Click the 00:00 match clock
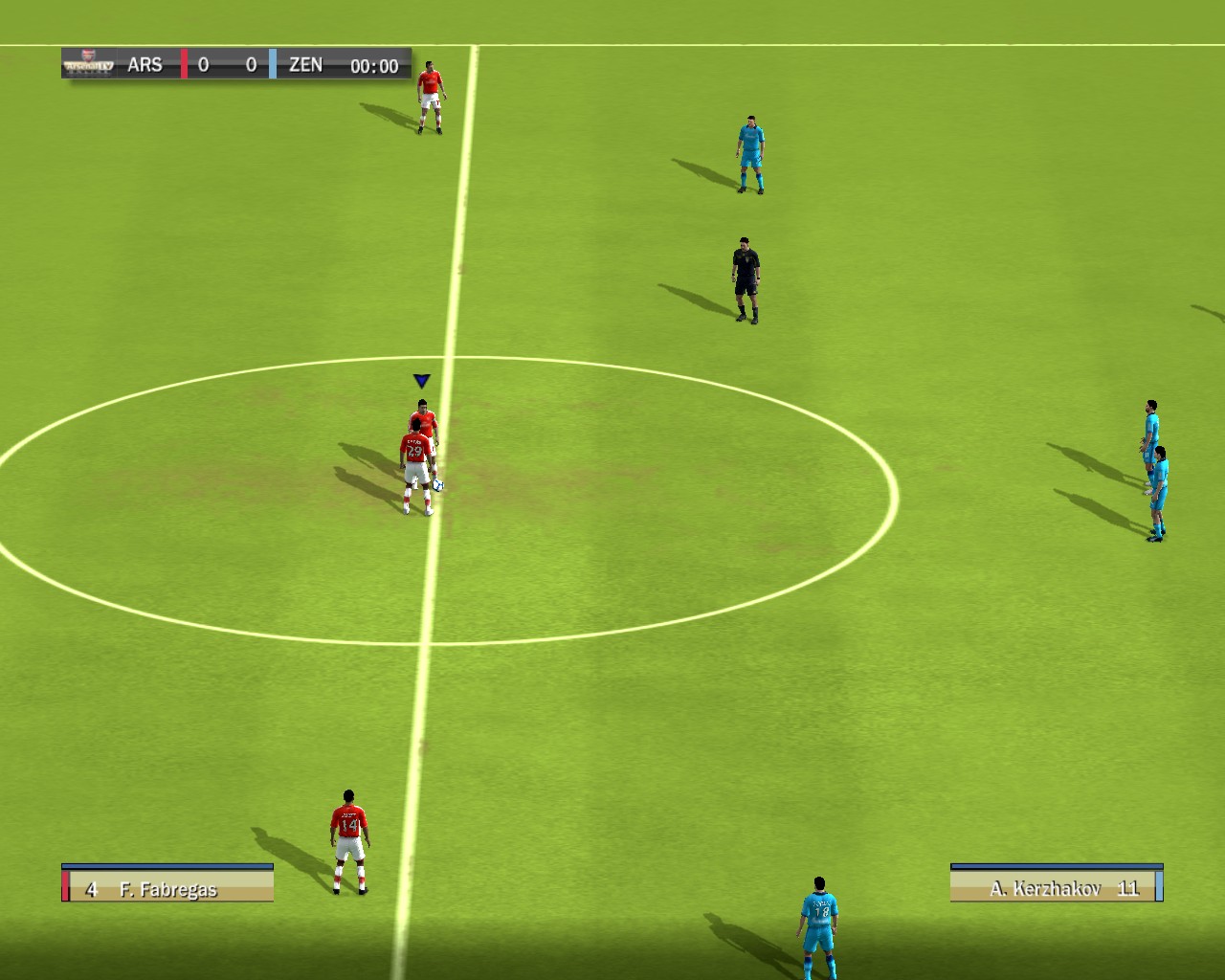 [373, 66]
